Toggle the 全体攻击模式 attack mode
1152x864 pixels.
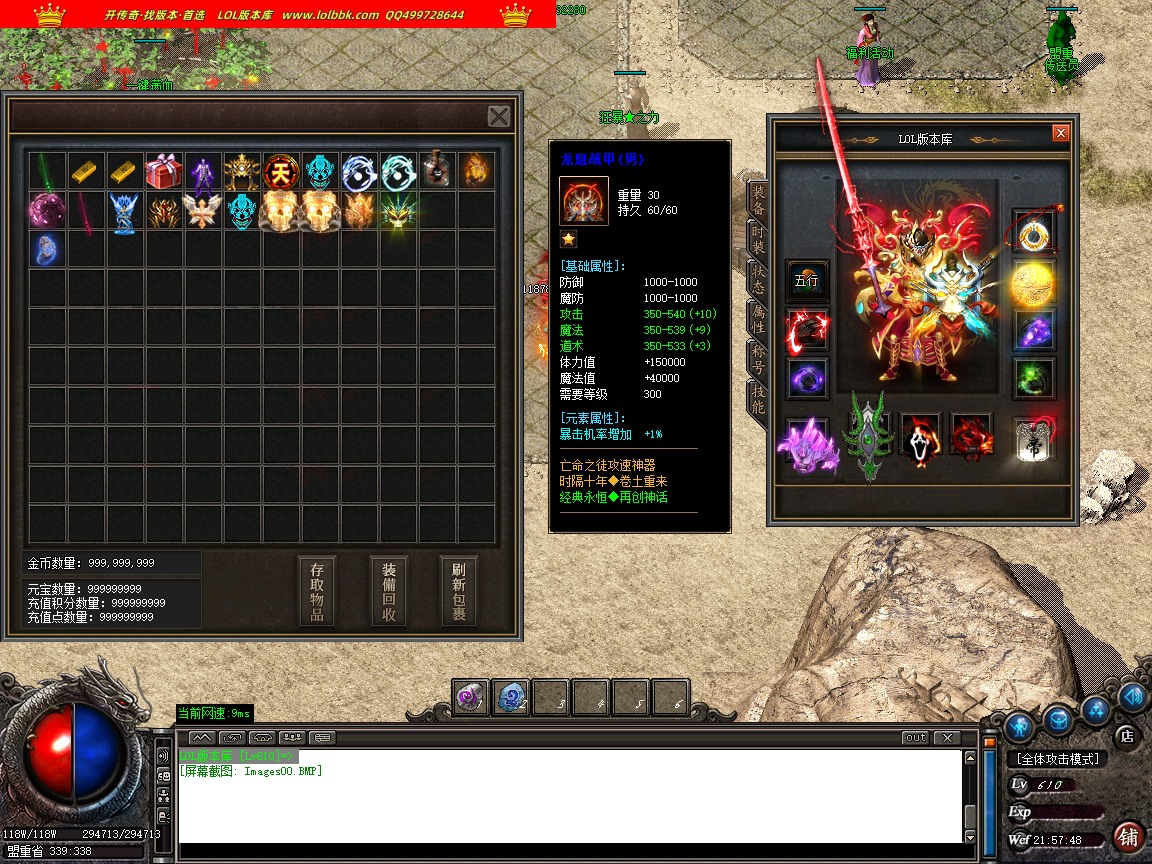pyautogui.click(x=1057, y=759)
